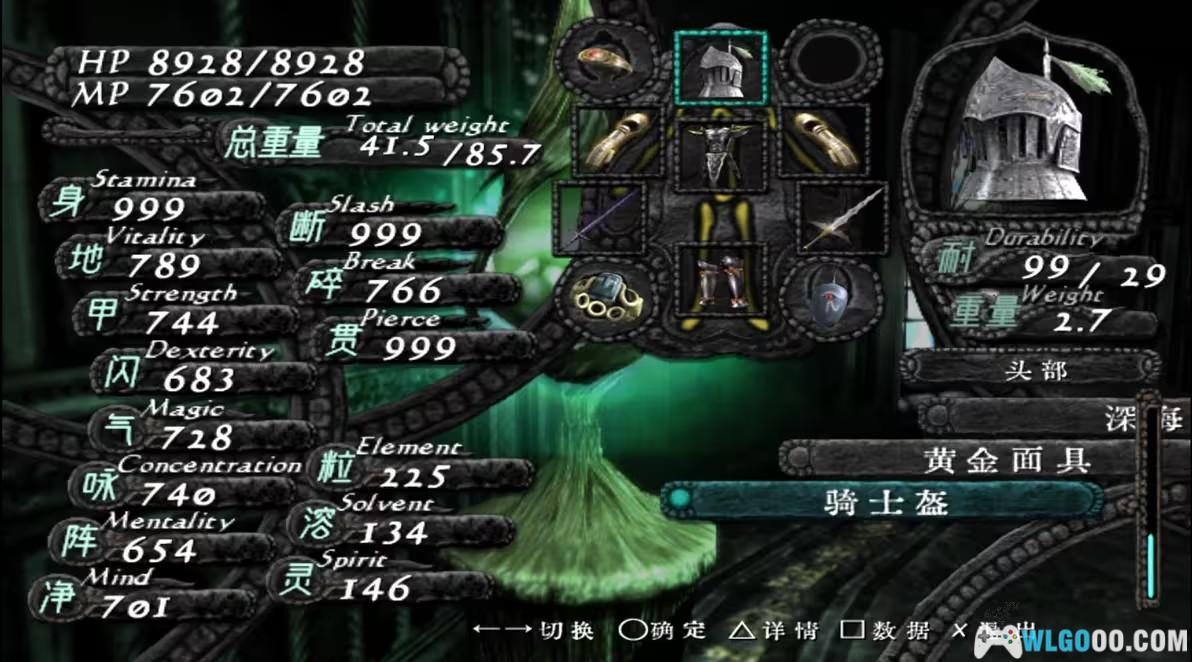Select the equipped knight helmet slot
Image resolution: width=1192 pixels, height=662 pixels.
click(720, 68)
